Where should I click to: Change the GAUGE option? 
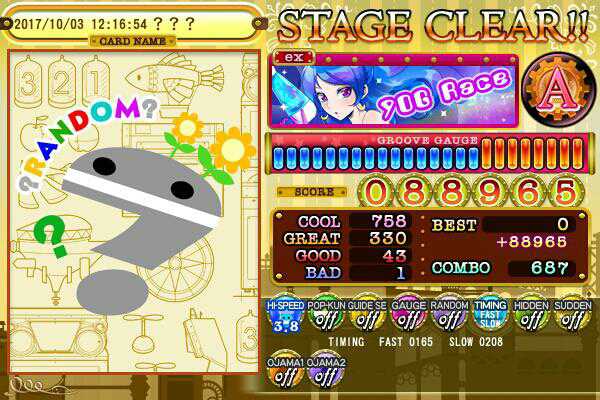coord(408,315)
